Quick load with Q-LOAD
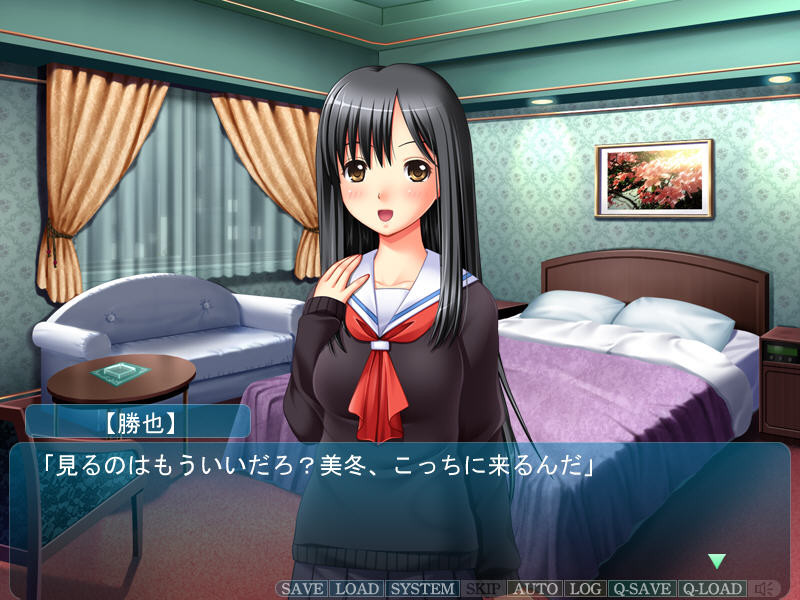This screenshot has width=800, height=600. tap(712, 589)
